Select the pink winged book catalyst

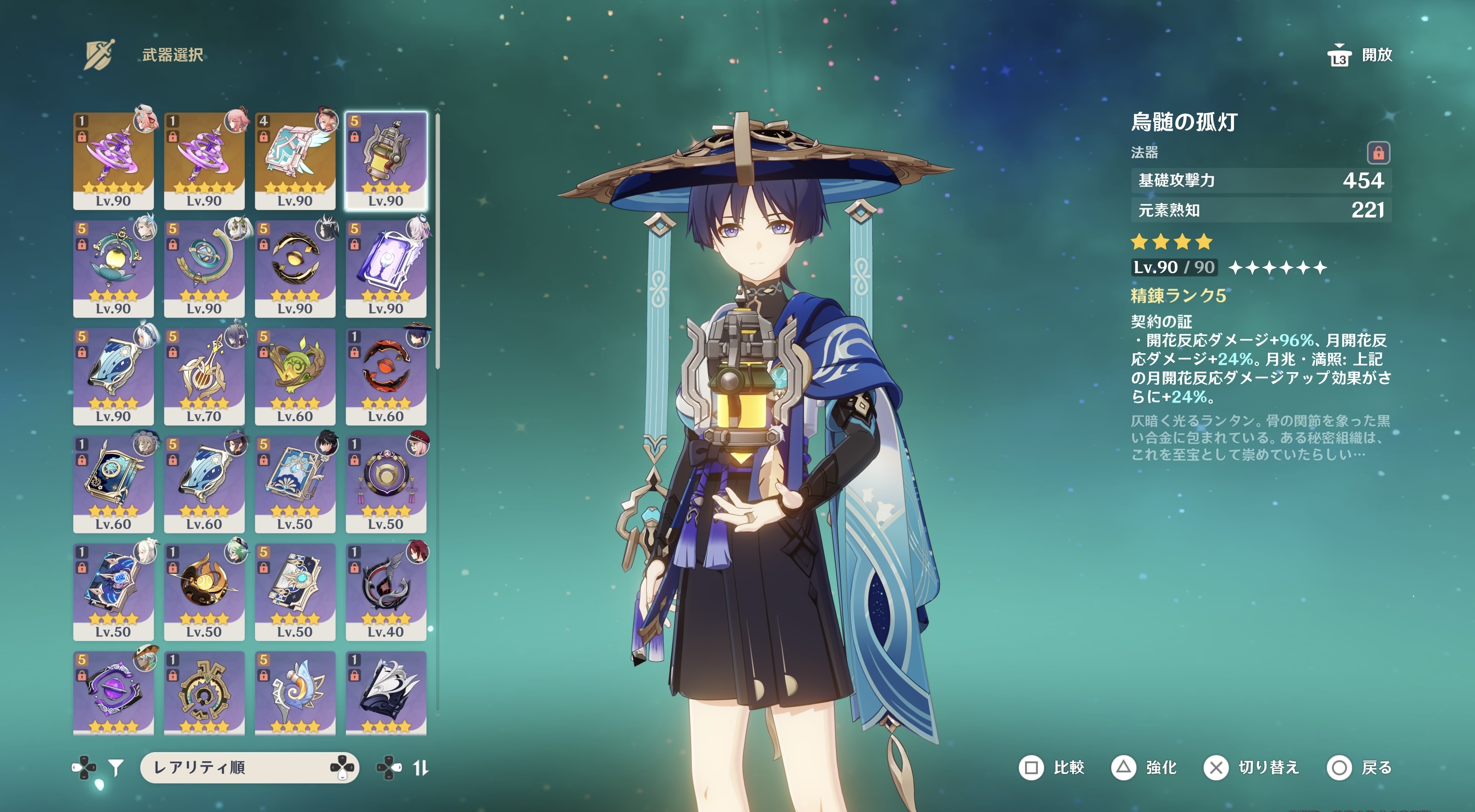(295, 160)
